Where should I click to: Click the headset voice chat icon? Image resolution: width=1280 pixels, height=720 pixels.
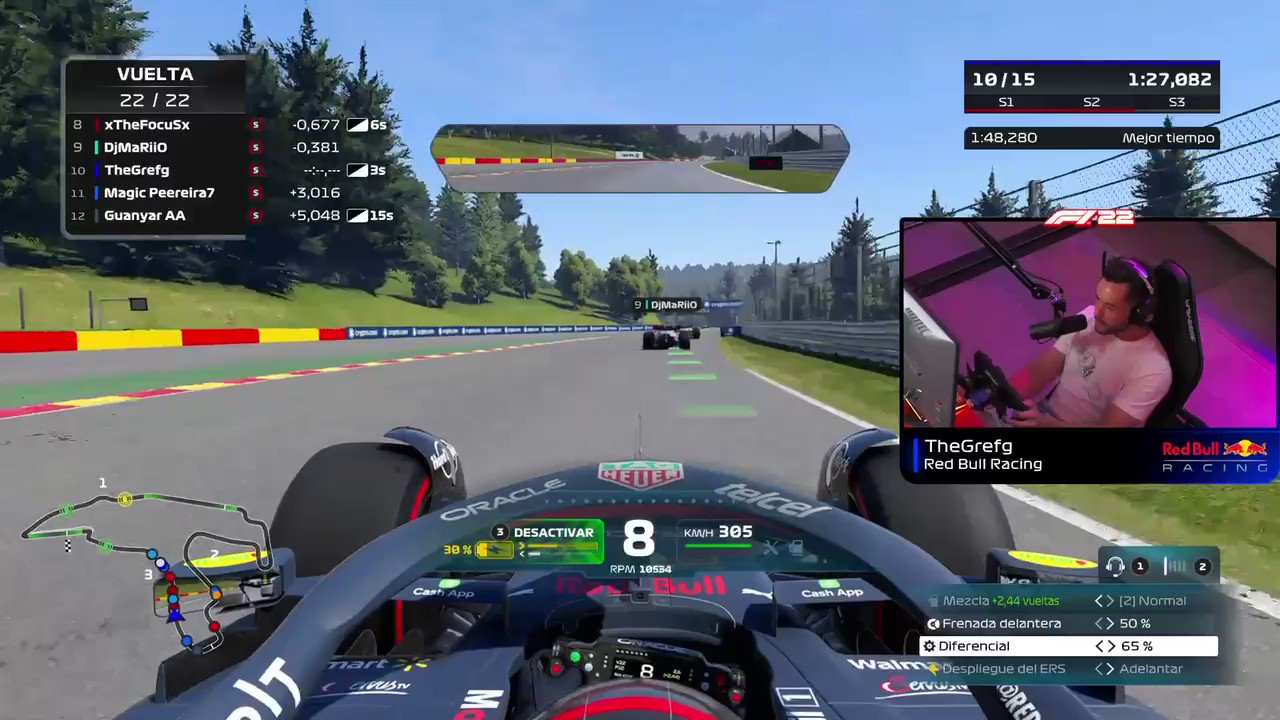(x=1117, y=567)
